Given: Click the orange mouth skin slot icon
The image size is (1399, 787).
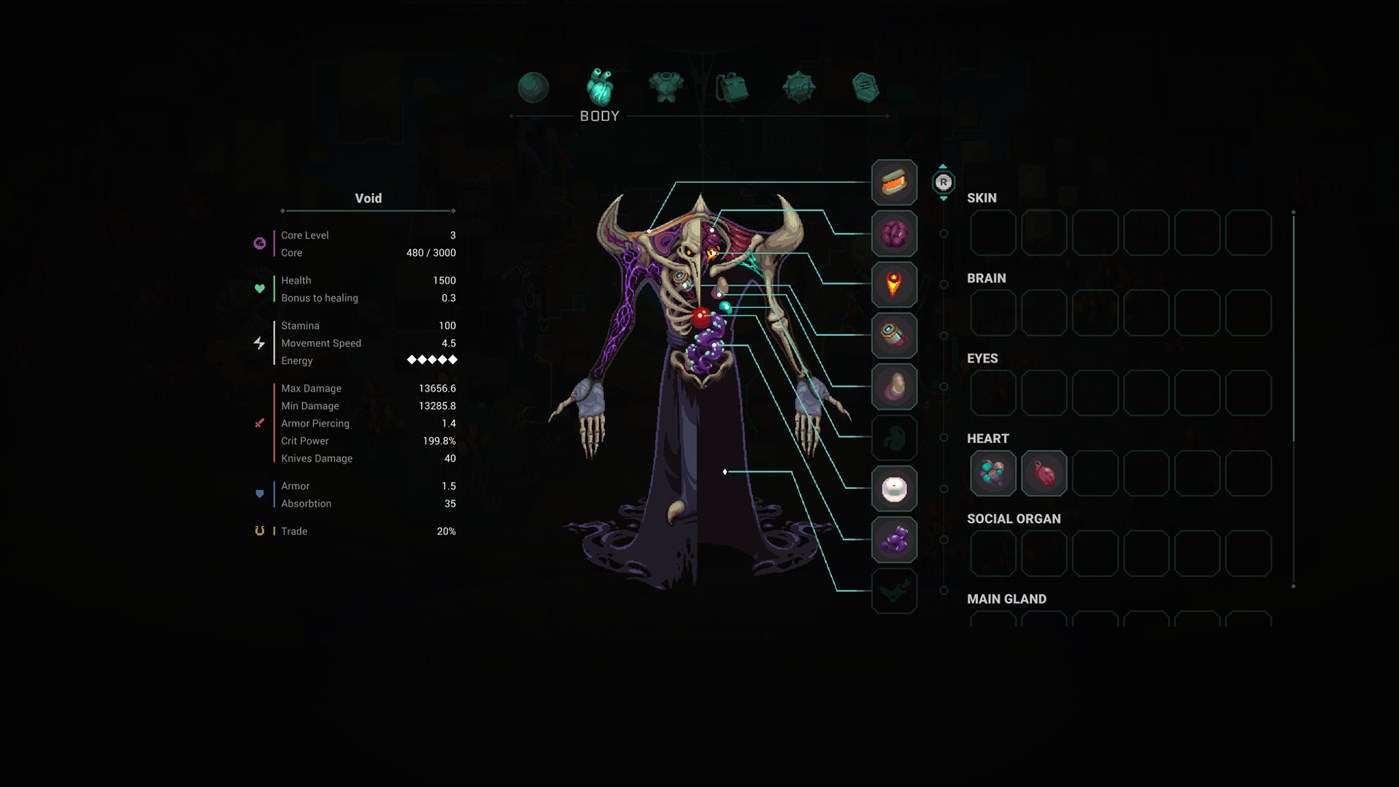Looking at the screenshot, I should coord(894,182).
